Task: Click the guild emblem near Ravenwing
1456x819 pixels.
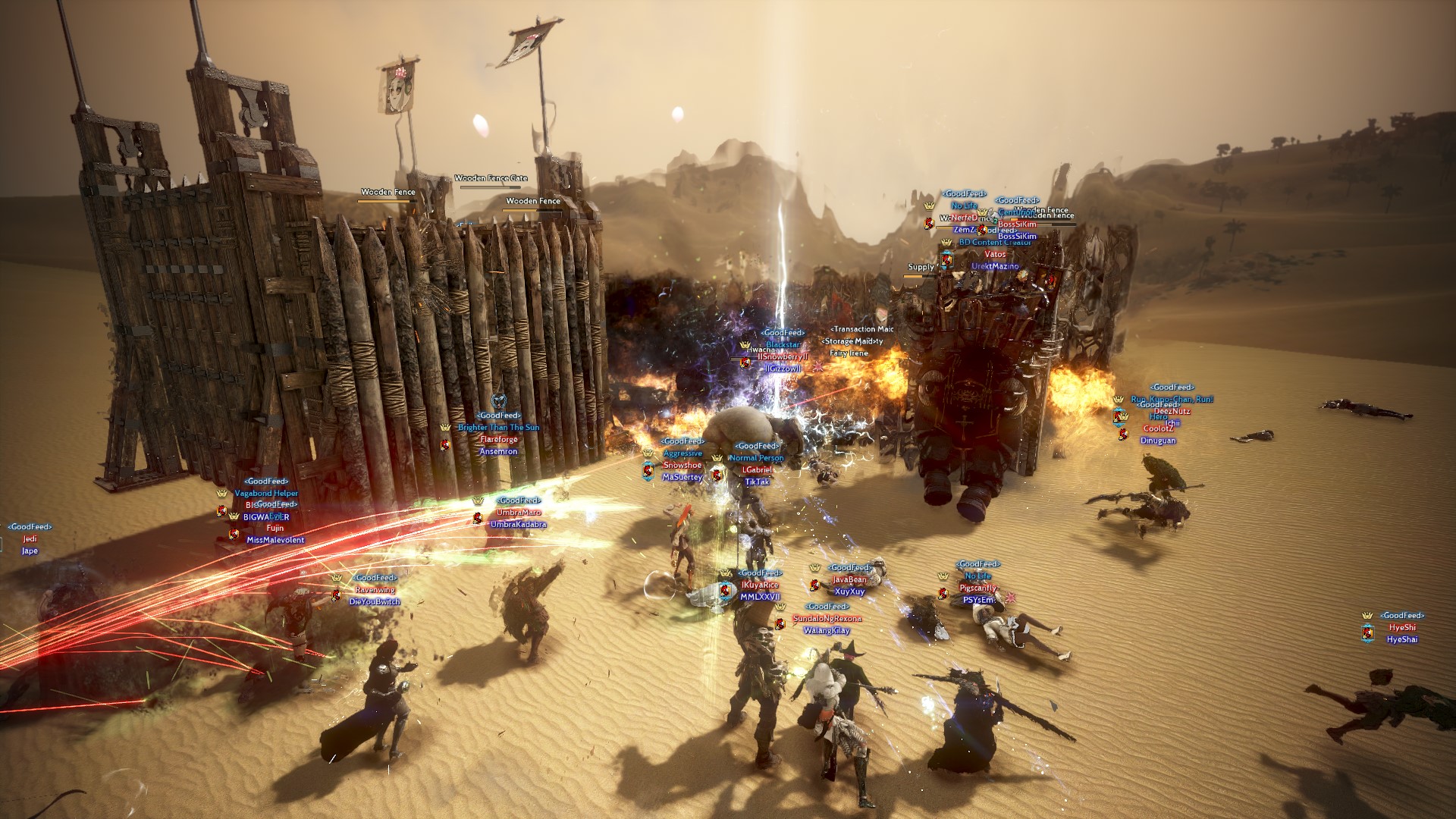Action: [x=336, y=596]
